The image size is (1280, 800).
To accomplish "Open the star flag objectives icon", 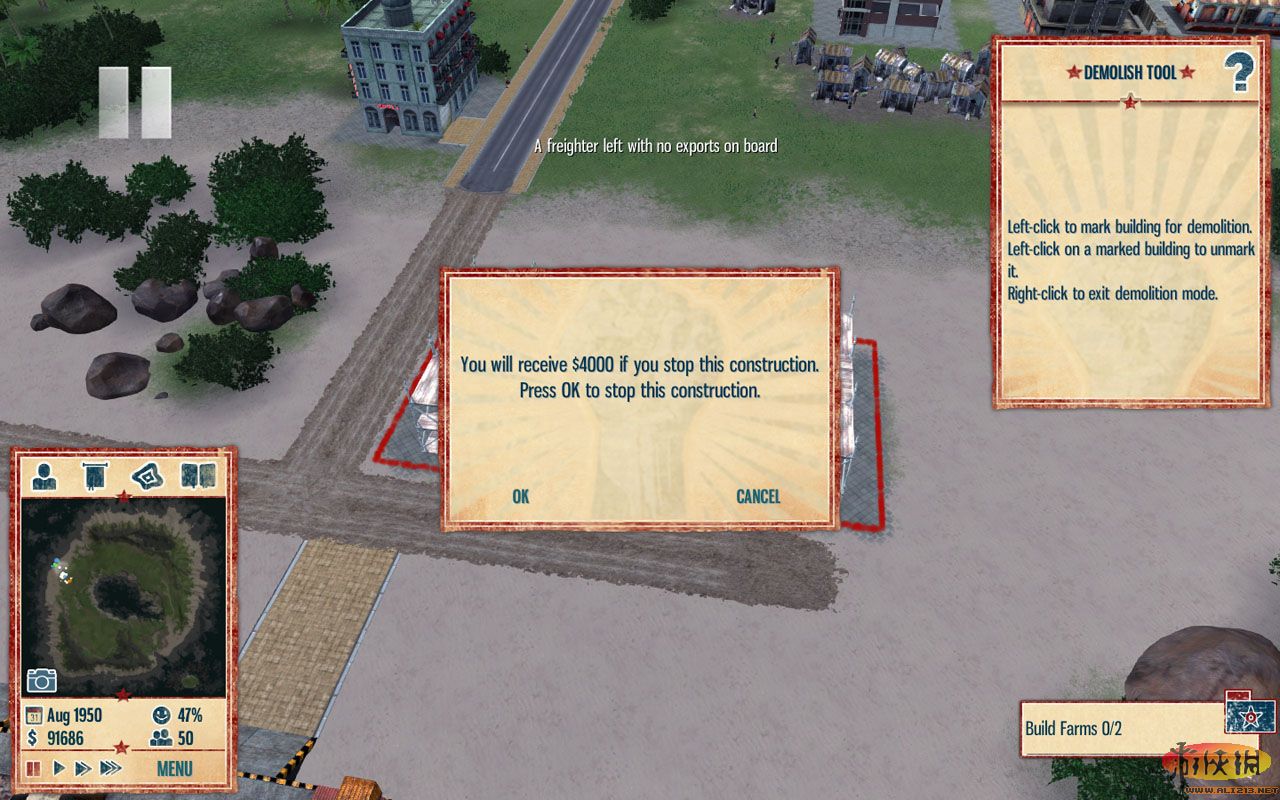I will (x=1247, y=715).
